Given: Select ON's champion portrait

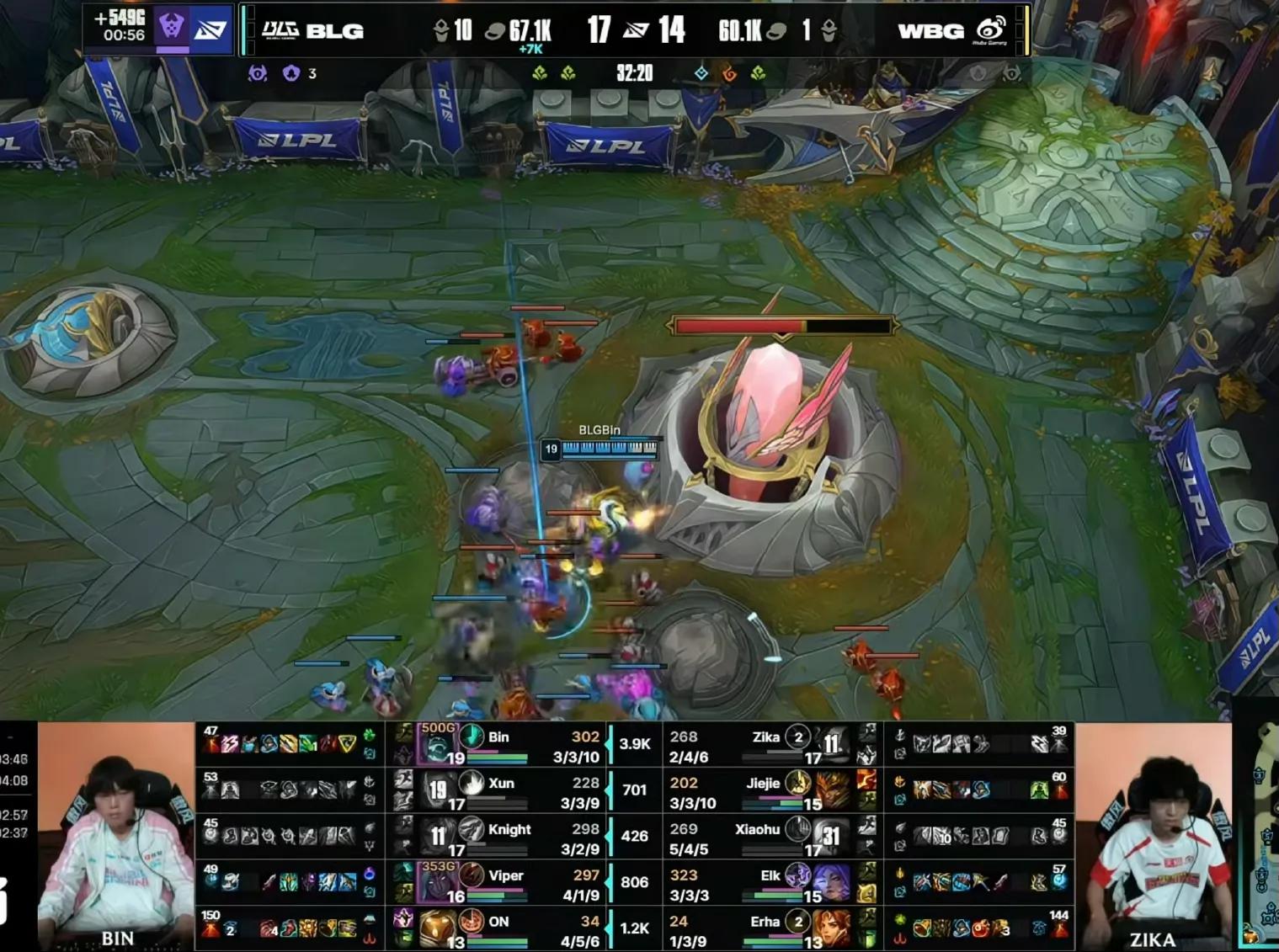Looking at the screenshot, I should click(438, 928).
